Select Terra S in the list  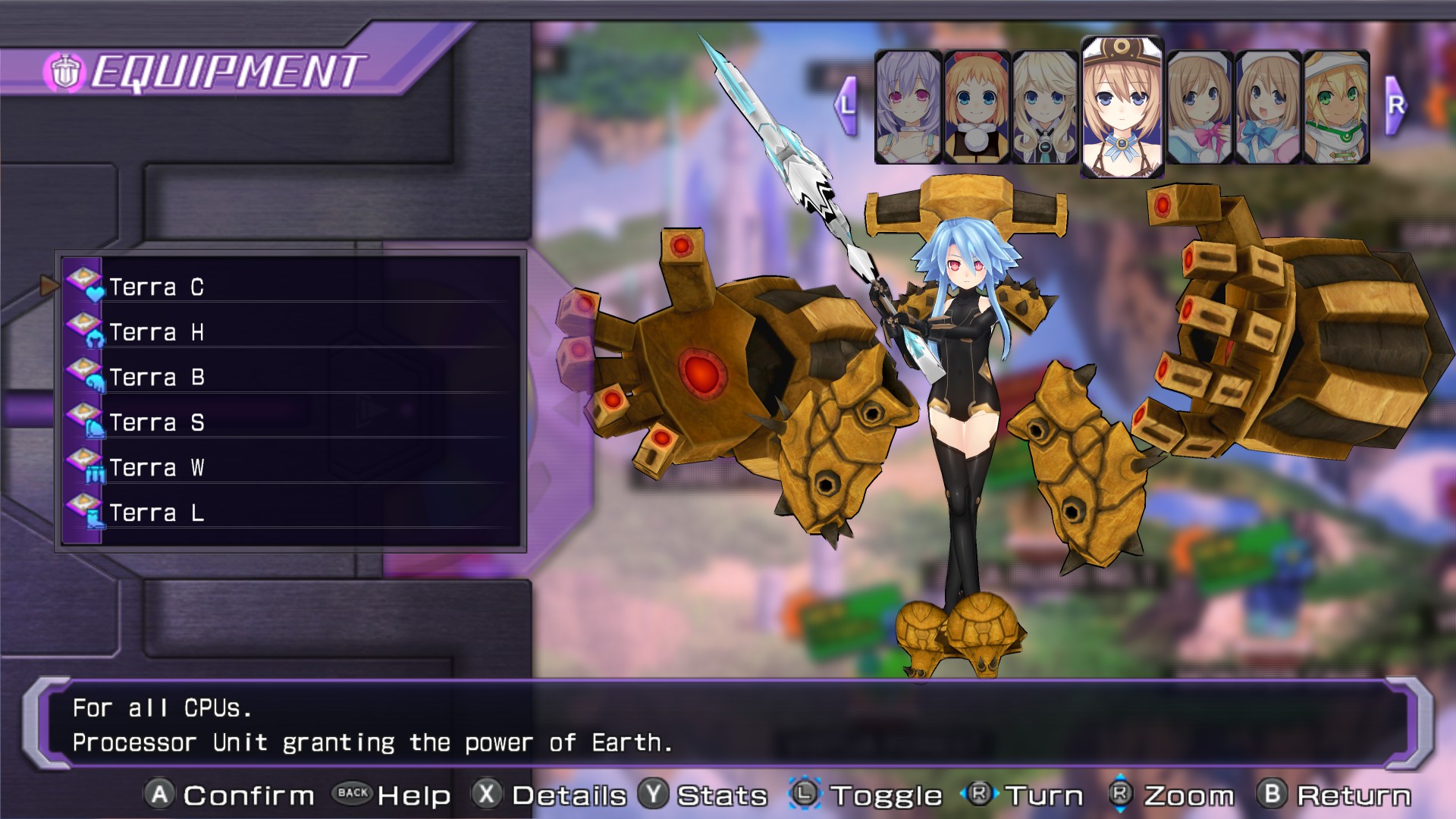click(156, 422)
